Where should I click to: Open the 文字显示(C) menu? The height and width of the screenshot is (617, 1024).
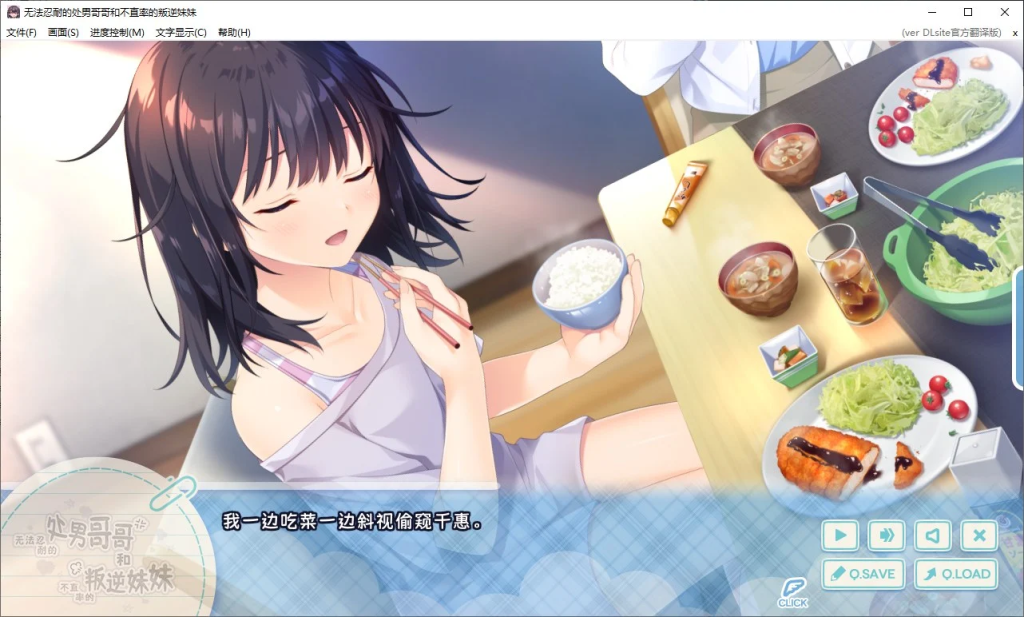click(x=181, y=32)
